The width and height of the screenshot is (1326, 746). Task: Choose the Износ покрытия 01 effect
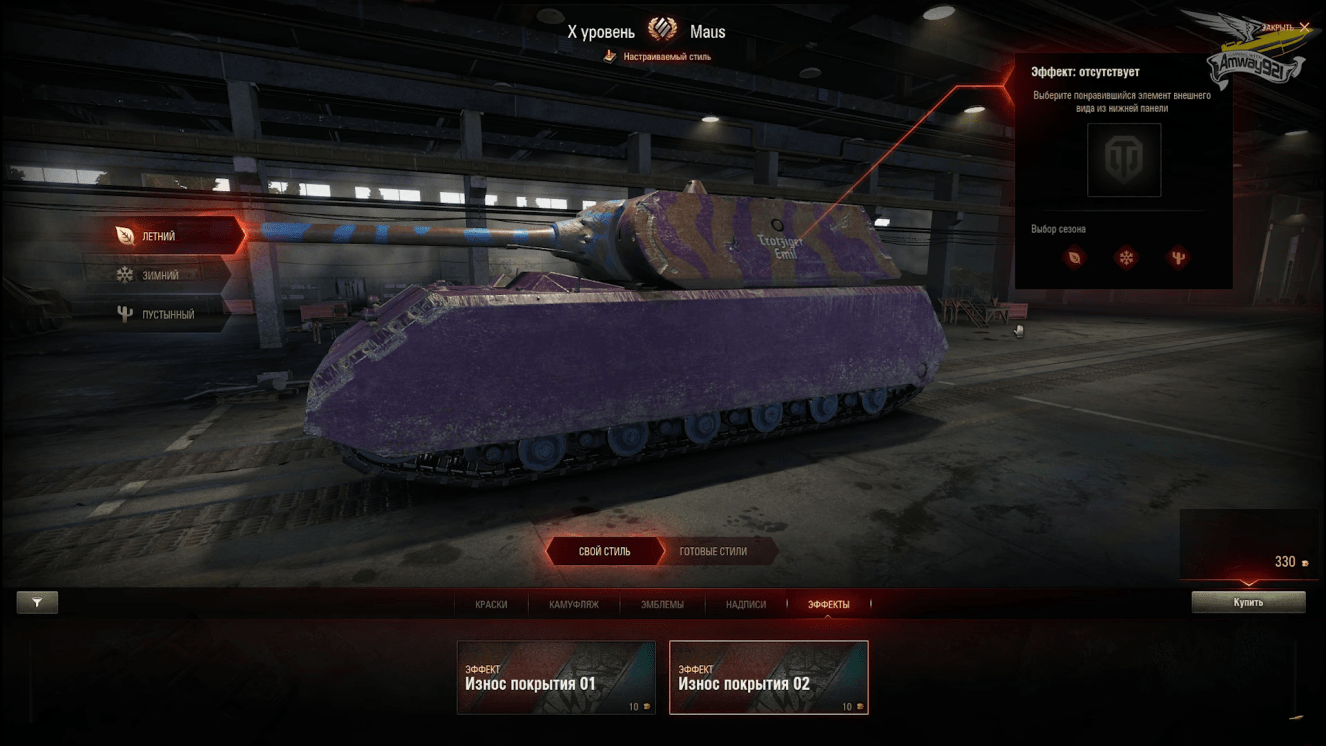556,678
